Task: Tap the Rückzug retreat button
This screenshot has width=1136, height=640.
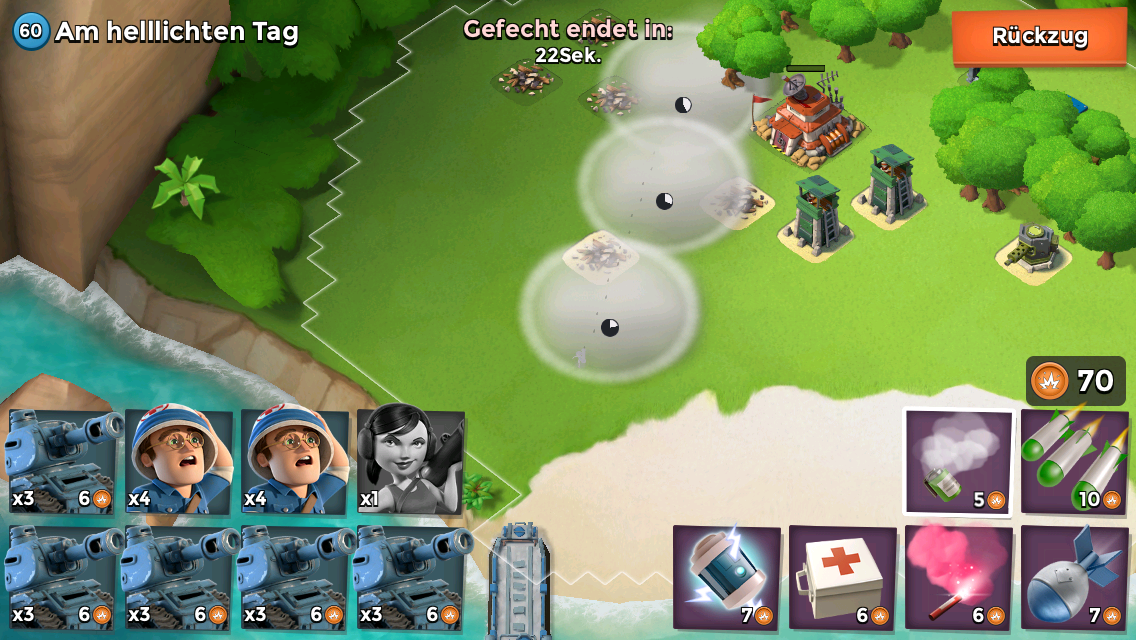Action: [x=1039, y=37]
